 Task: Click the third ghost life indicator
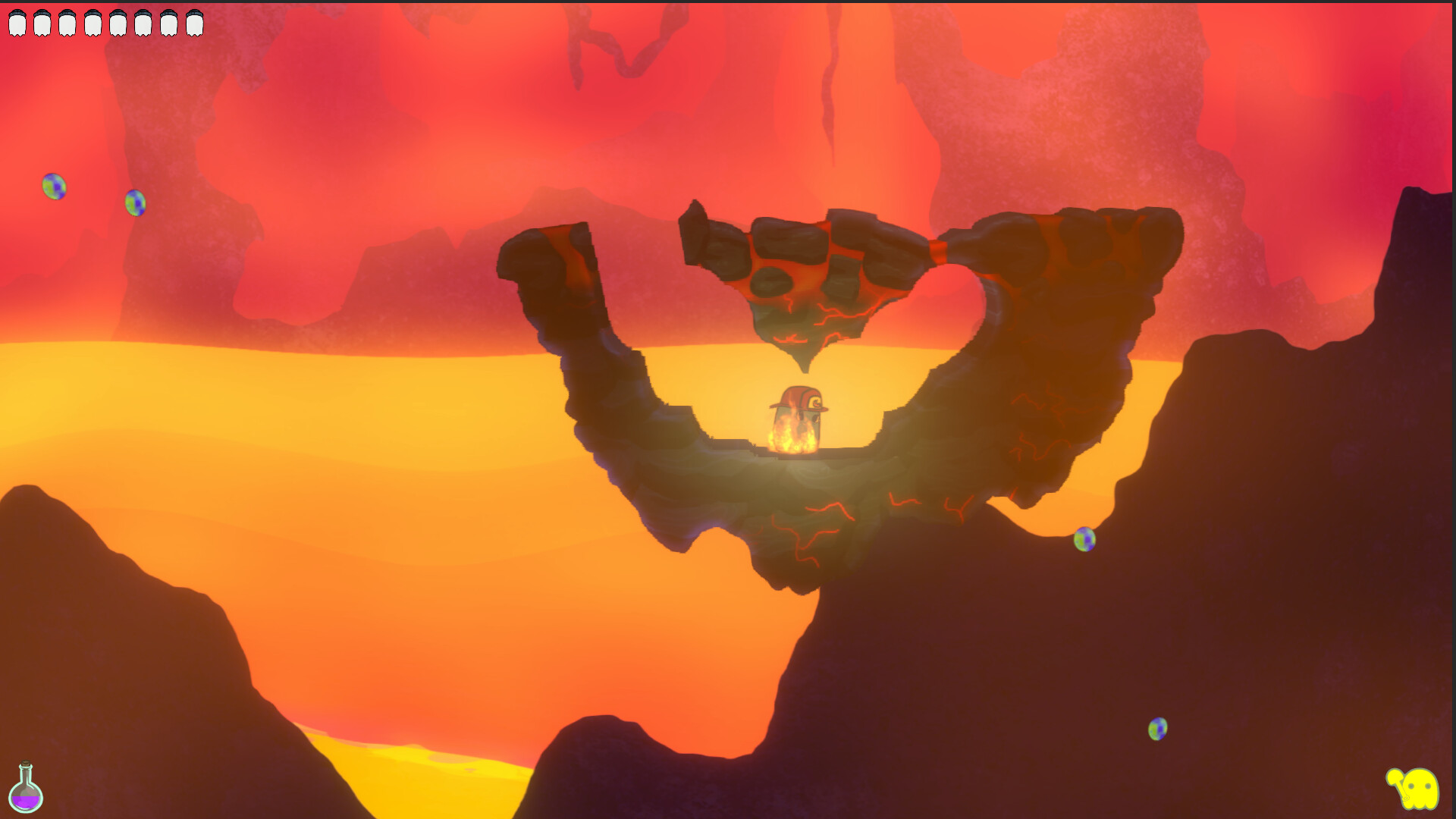click(x=67, y=21)
